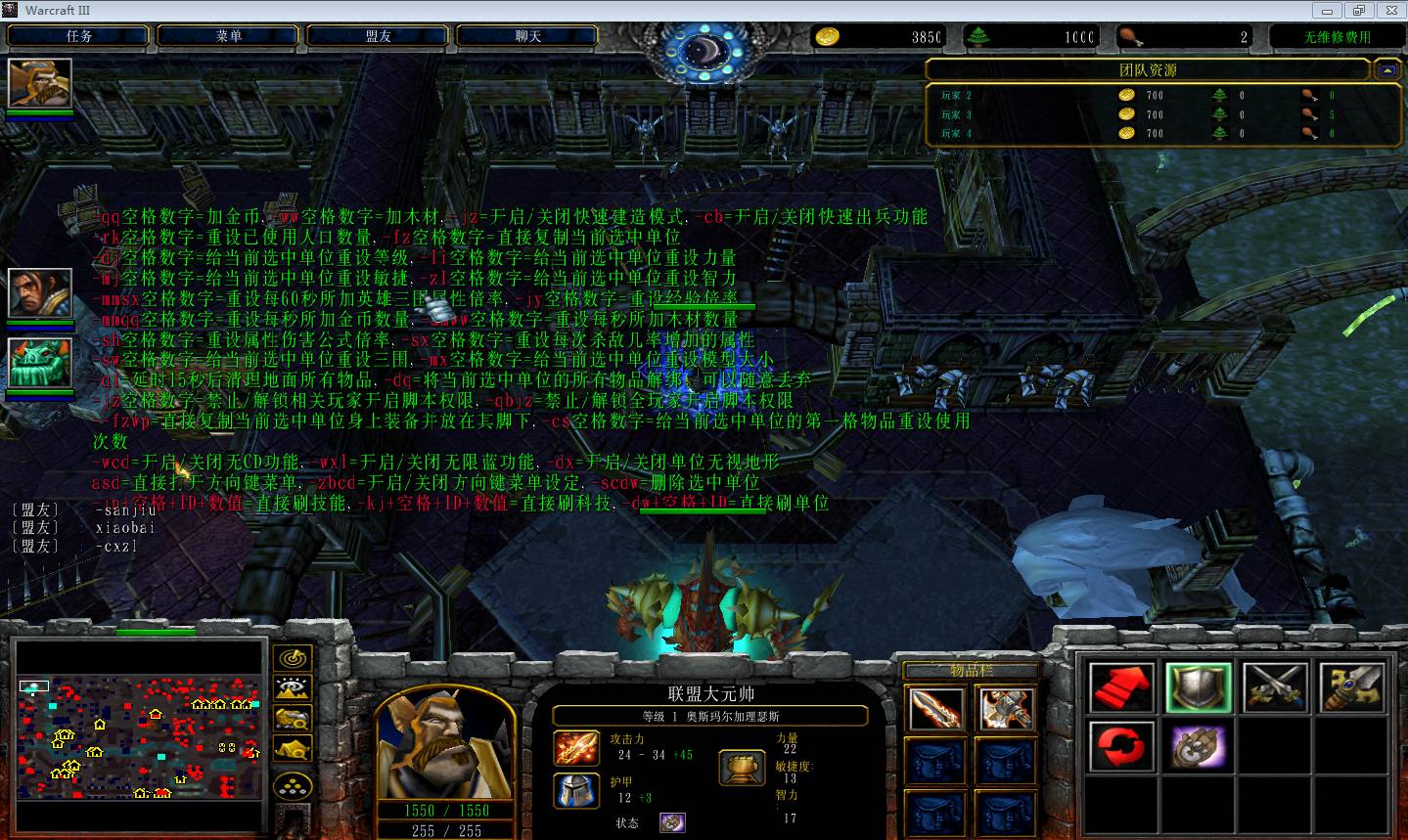Toggle minimap terrain display
1408x840 pixels.
293,688
